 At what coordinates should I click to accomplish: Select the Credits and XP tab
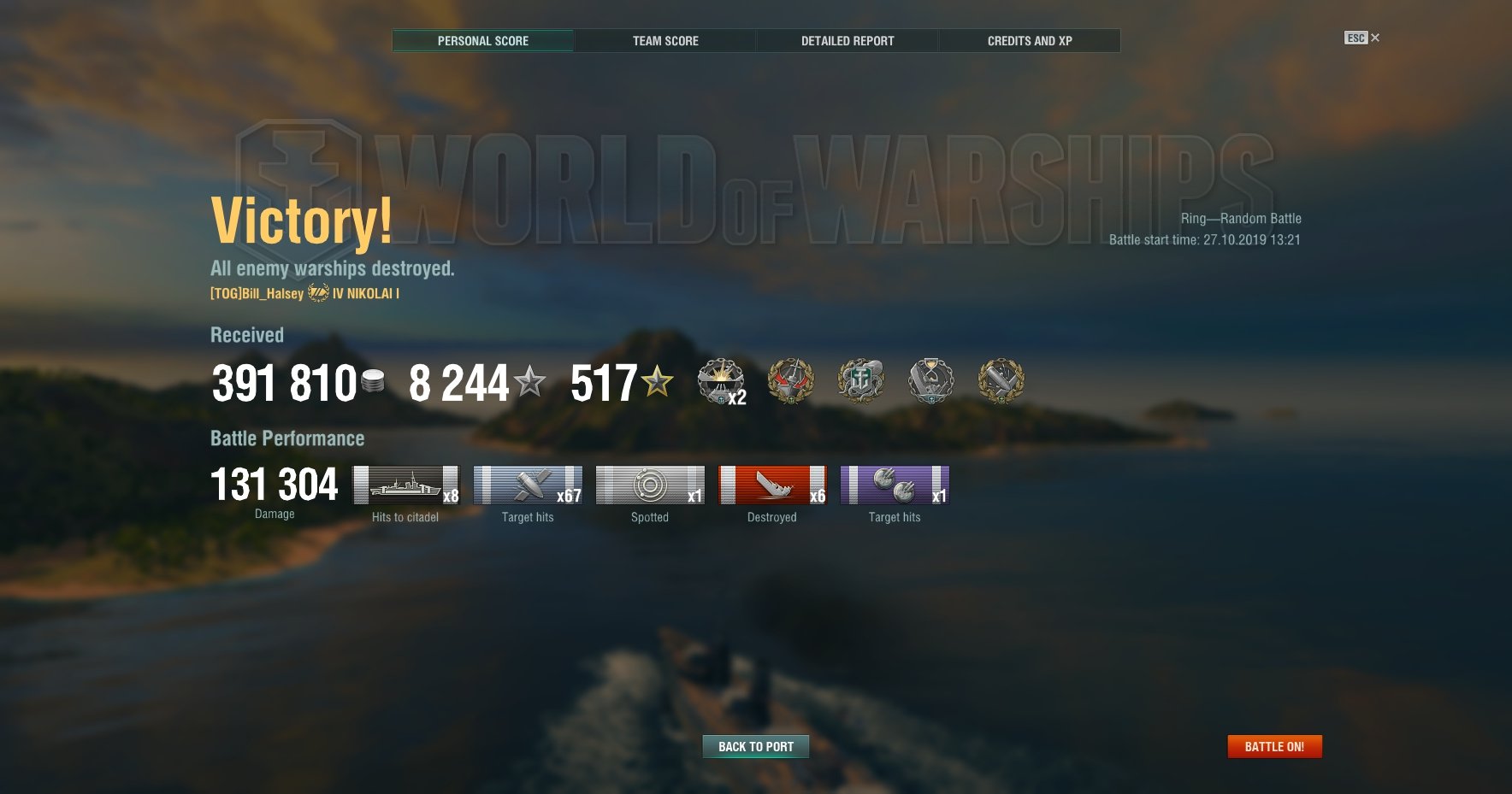click(1030, 41)
